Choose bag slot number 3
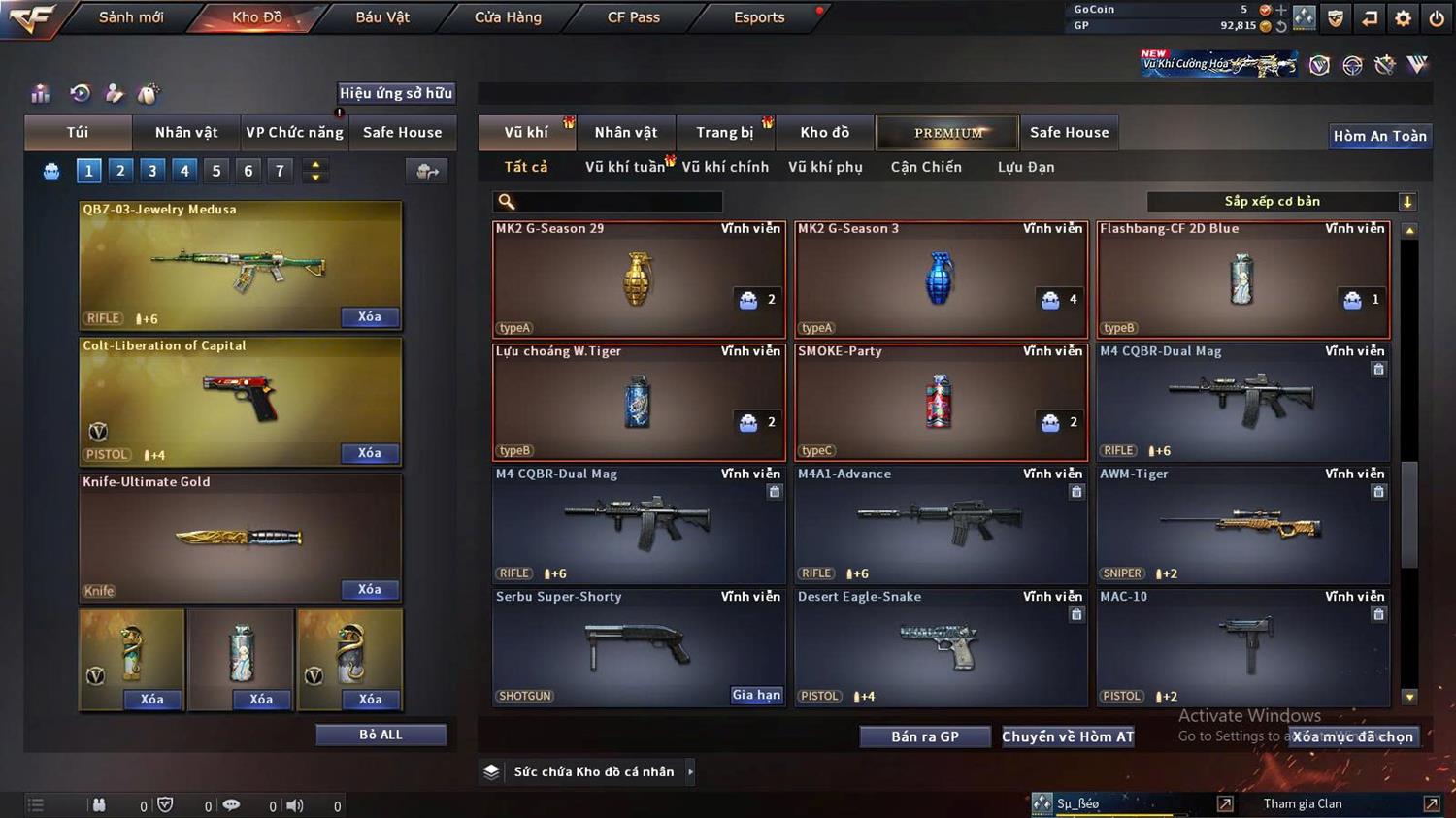The height and width of the screenshot is (818, 1456). 152,171
